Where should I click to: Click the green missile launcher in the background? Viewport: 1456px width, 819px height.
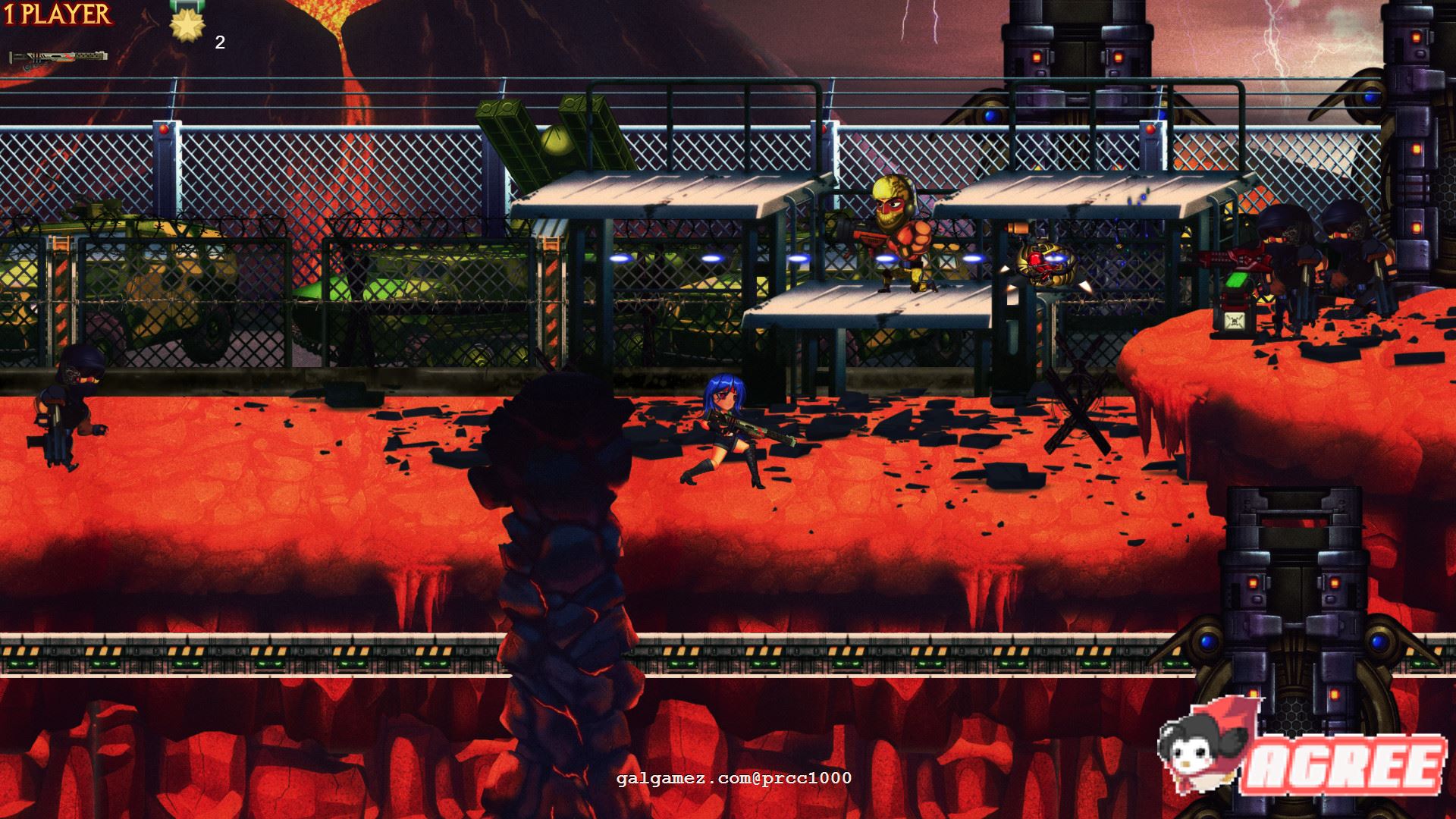pyautogui.click(x=546, y=140)
